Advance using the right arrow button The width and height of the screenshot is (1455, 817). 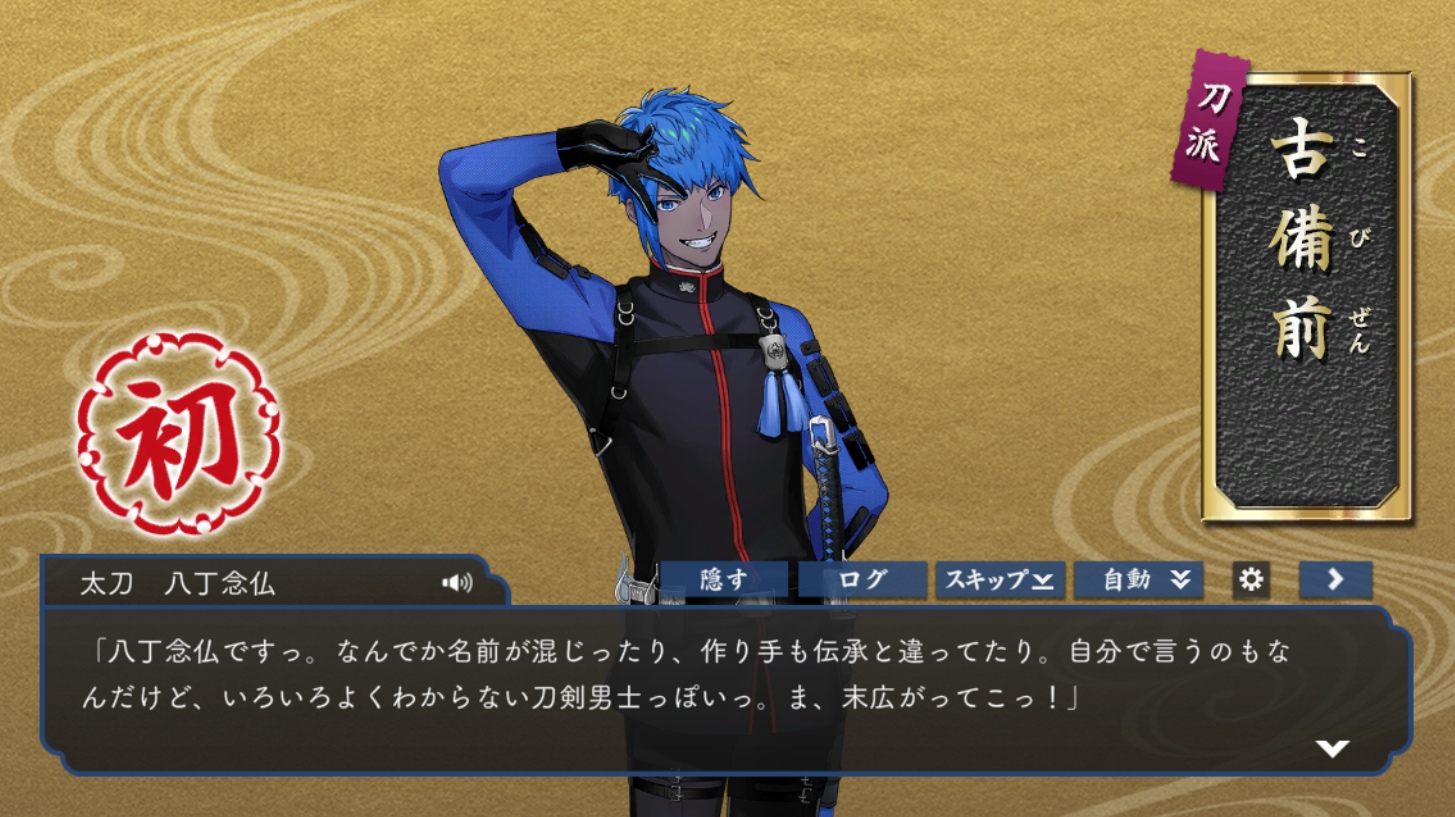tap(1335, 580)
